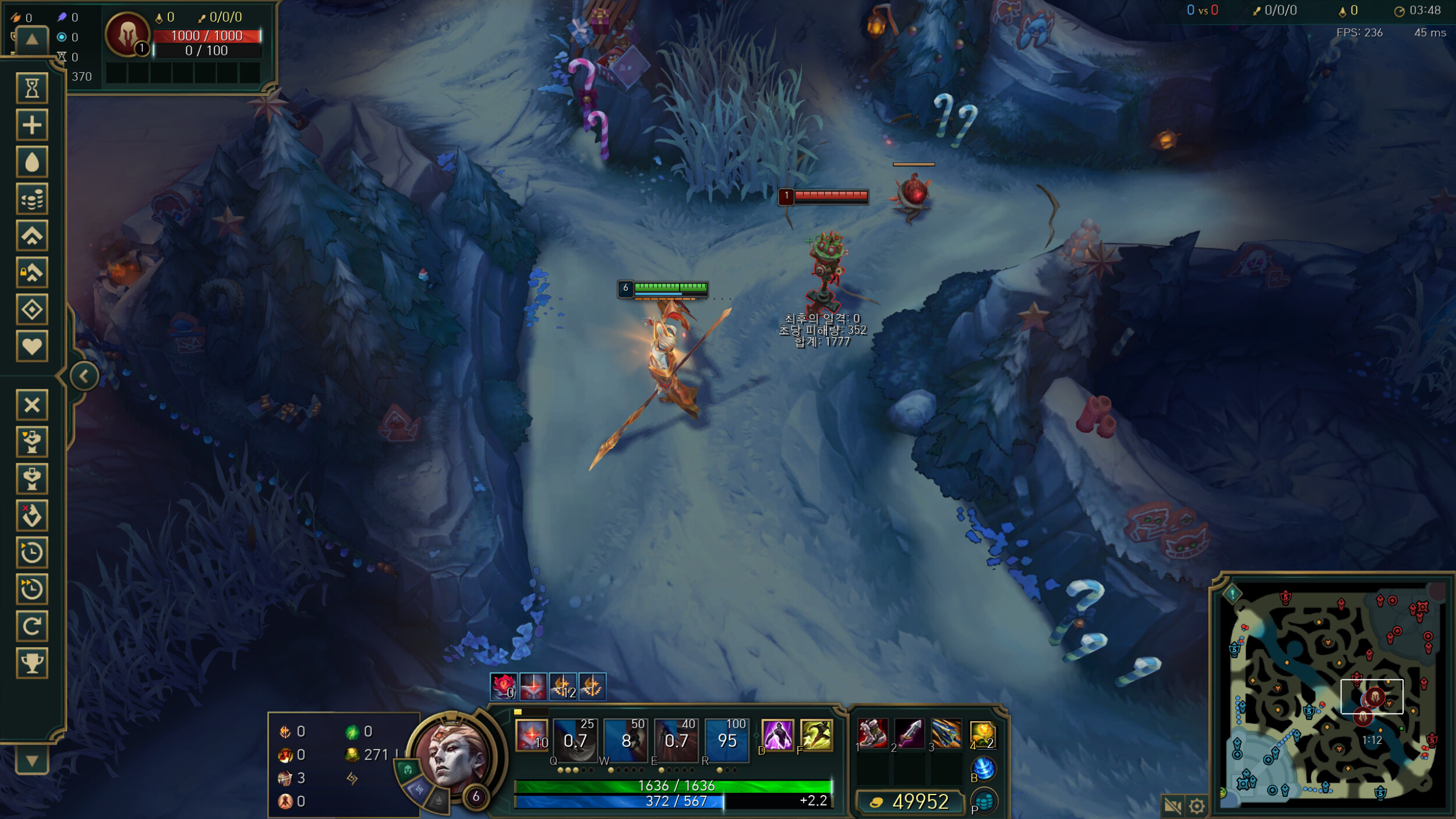Select the boots item in slot 1

pos(872,733)
